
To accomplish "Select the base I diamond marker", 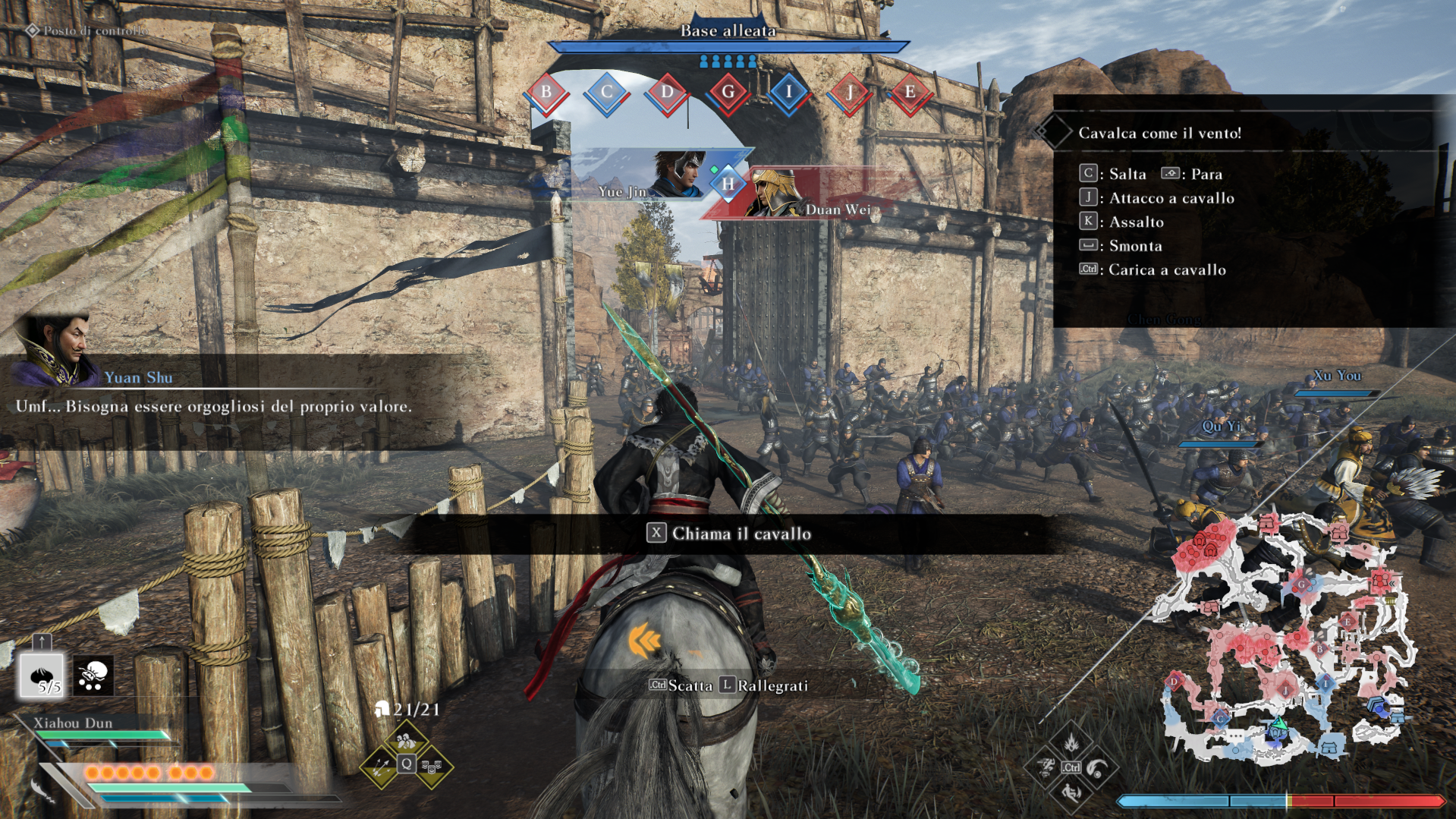I will coord(788,93).
